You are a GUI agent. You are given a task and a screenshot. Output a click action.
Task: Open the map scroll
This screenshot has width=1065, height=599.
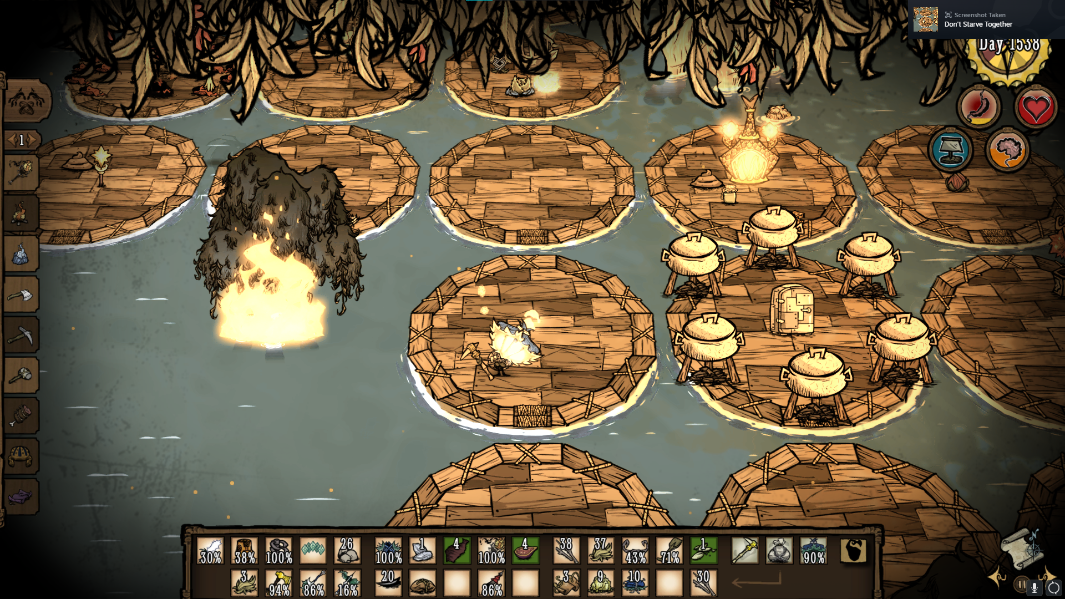pyautogui.click(x=1022, y=548)
